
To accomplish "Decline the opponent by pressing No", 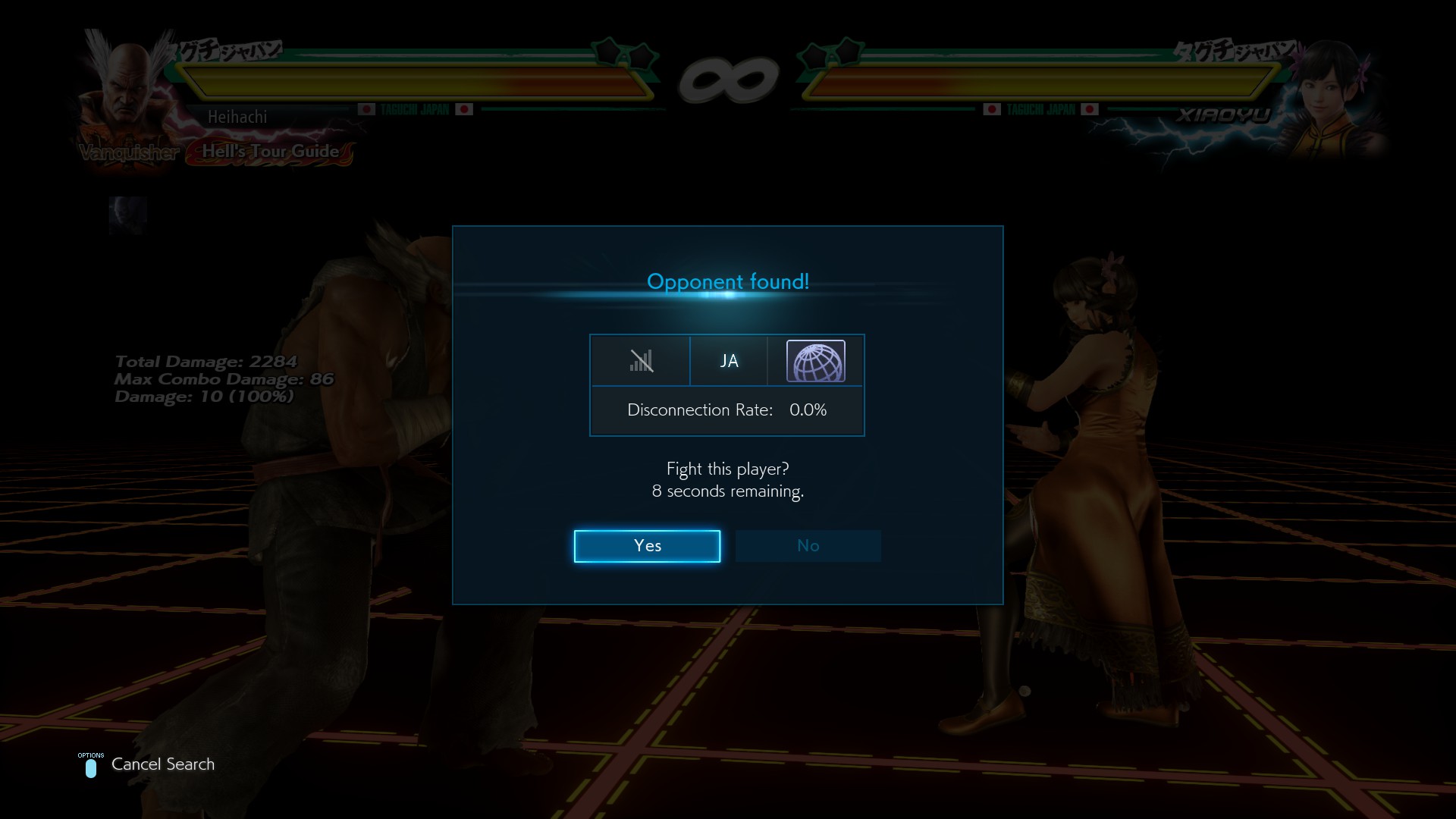I will [x=808, y=545].
